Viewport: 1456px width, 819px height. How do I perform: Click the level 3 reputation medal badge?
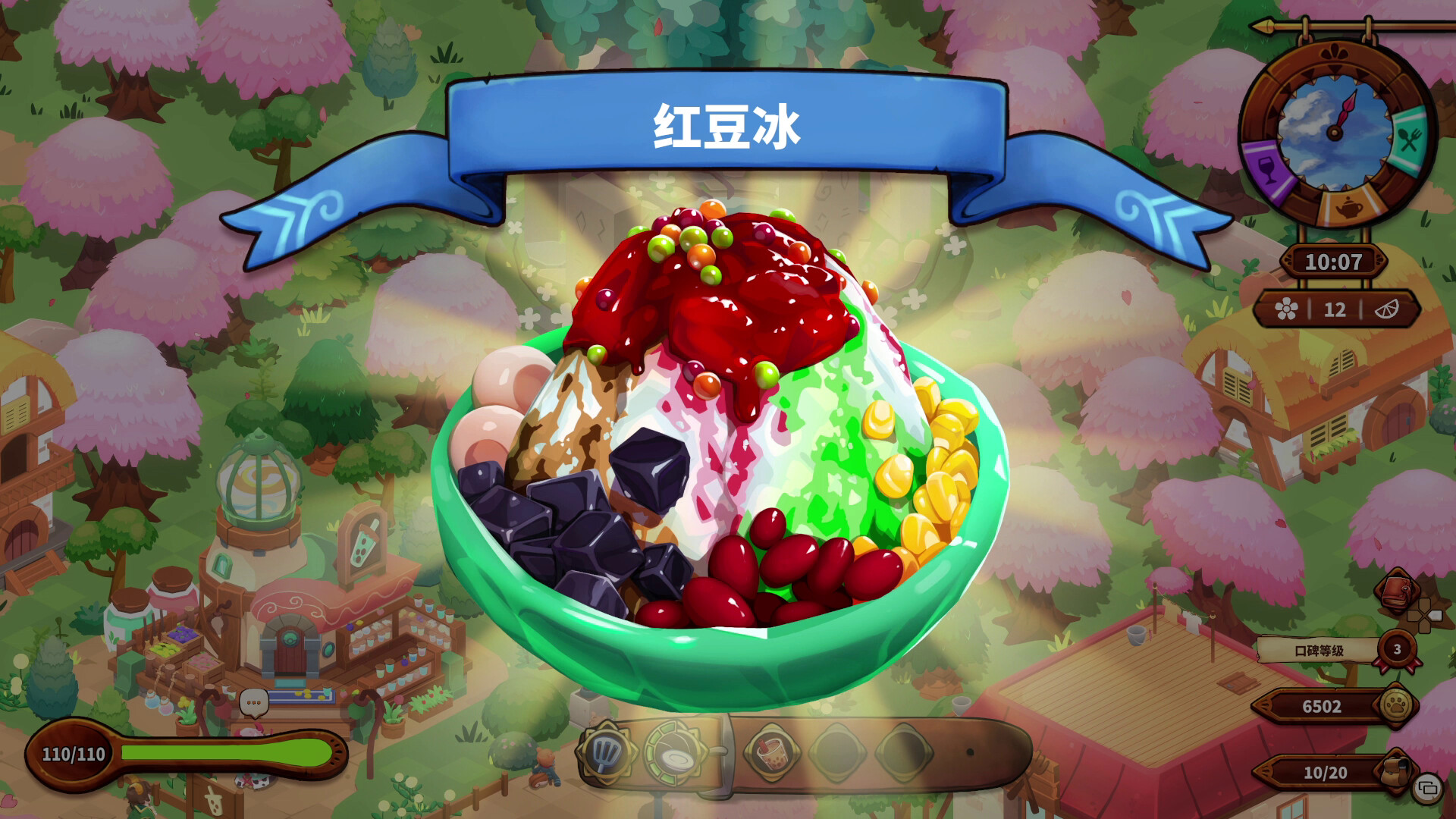coord(1397,650)
